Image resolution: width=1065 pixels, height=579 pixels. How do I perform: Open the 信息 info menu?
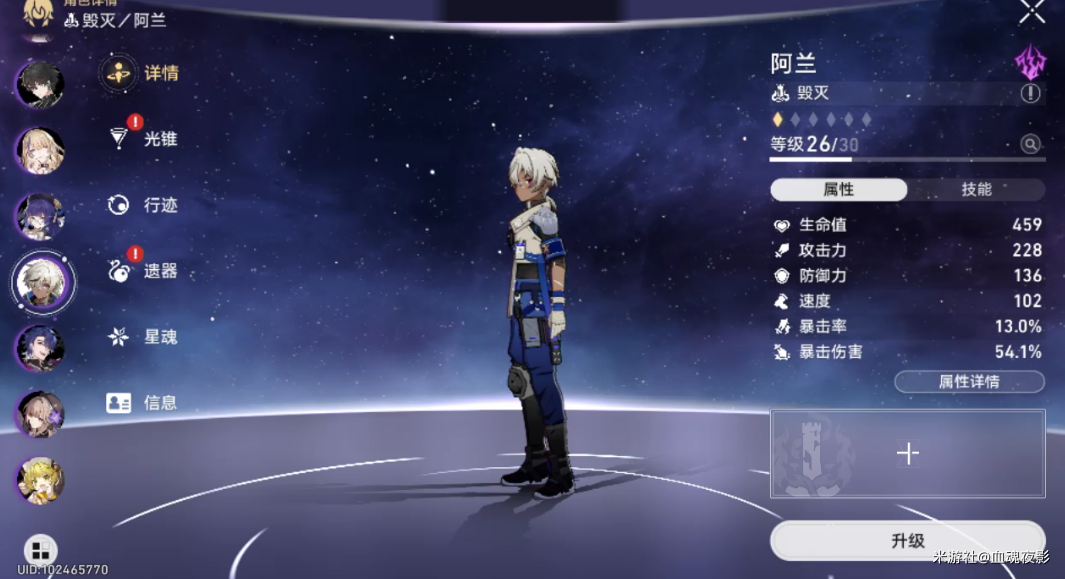click(x=142, y=403)
